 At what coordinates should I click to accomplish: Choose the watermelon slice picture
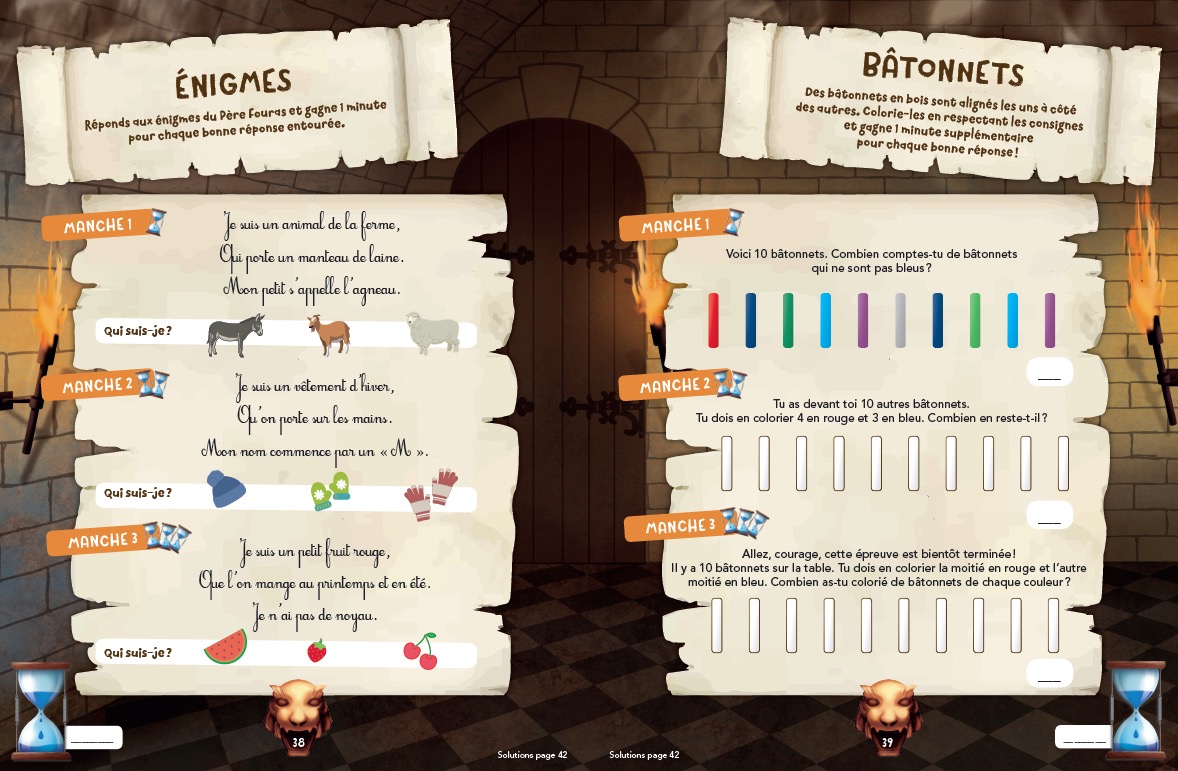(x=226, y=648)
